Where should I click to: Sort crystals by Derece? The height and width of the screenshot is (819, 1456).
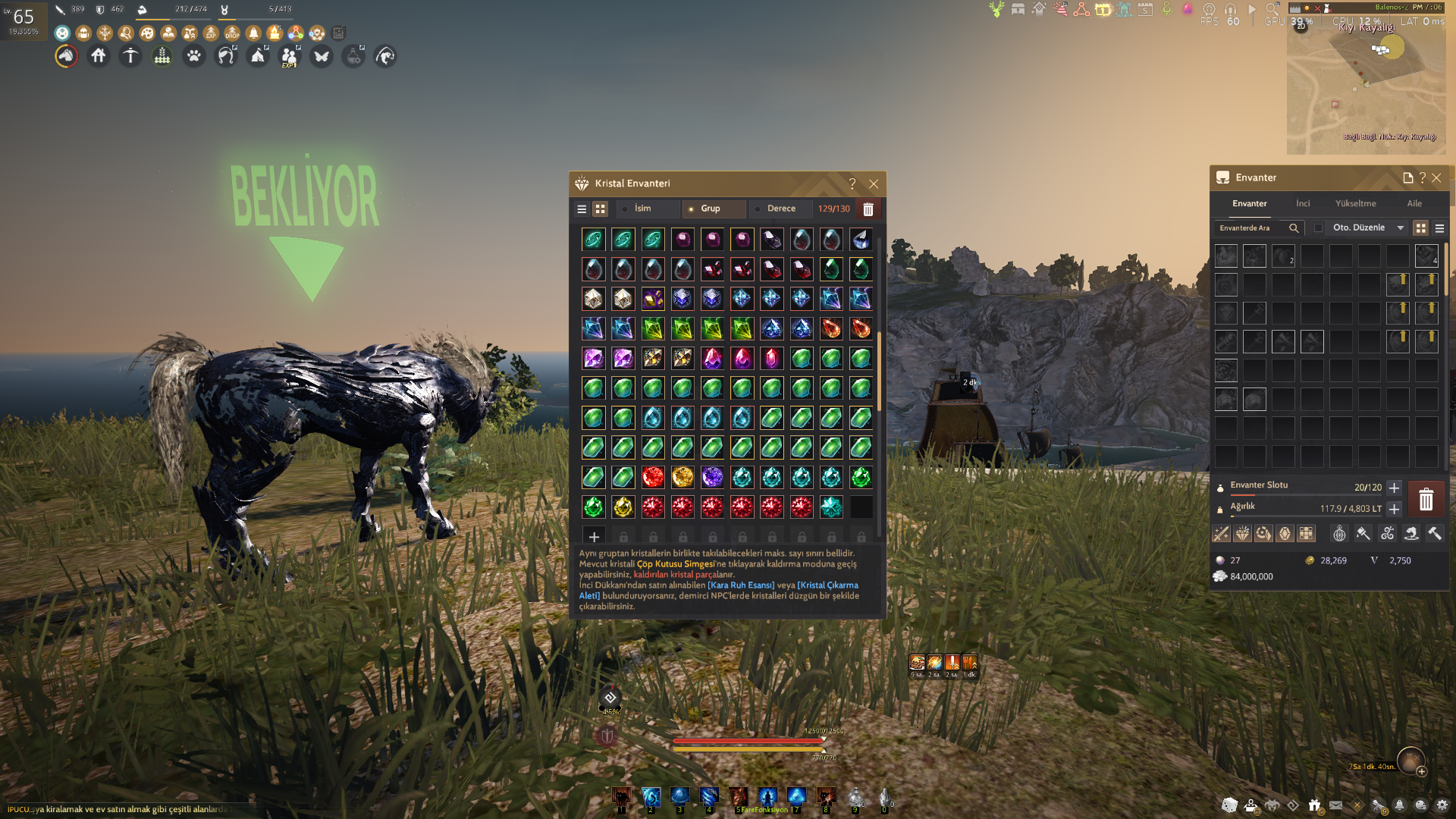click(x=780, y=209)
